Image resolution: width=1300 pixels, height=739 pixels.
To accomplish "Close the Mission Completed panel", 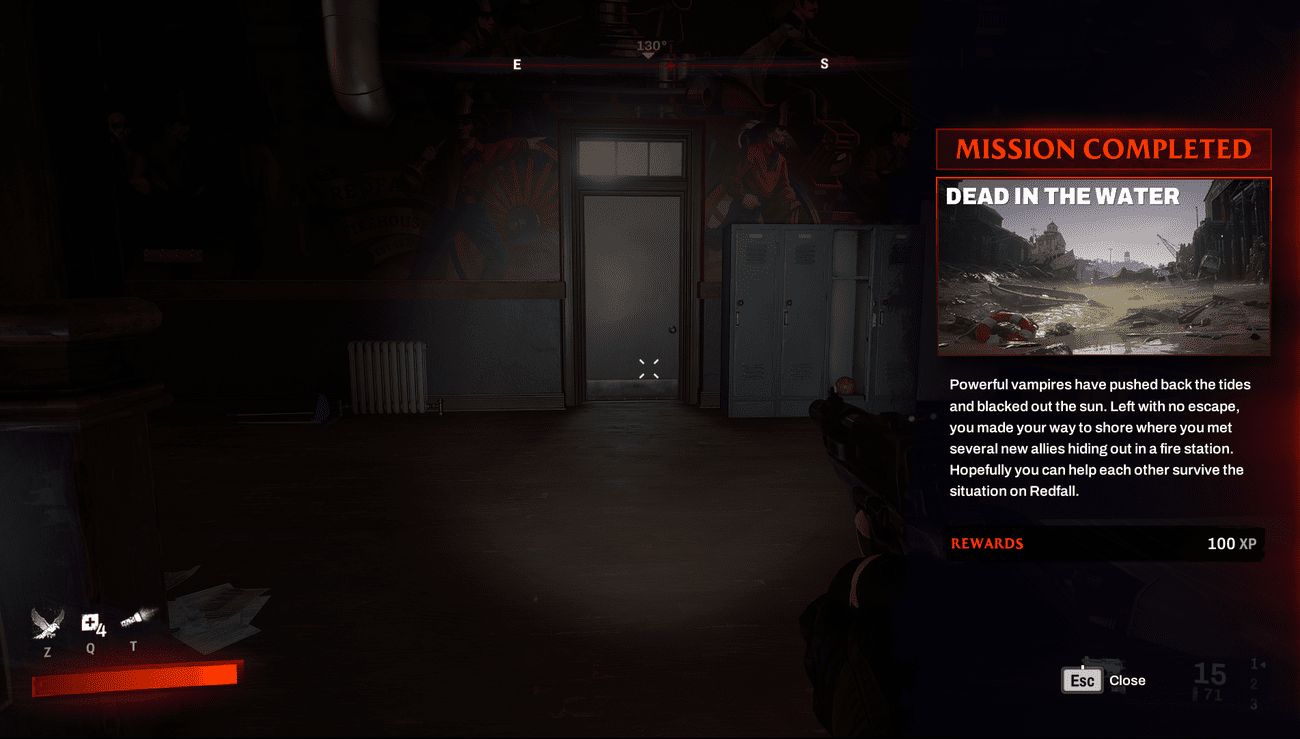I will tap(1083, 681).
